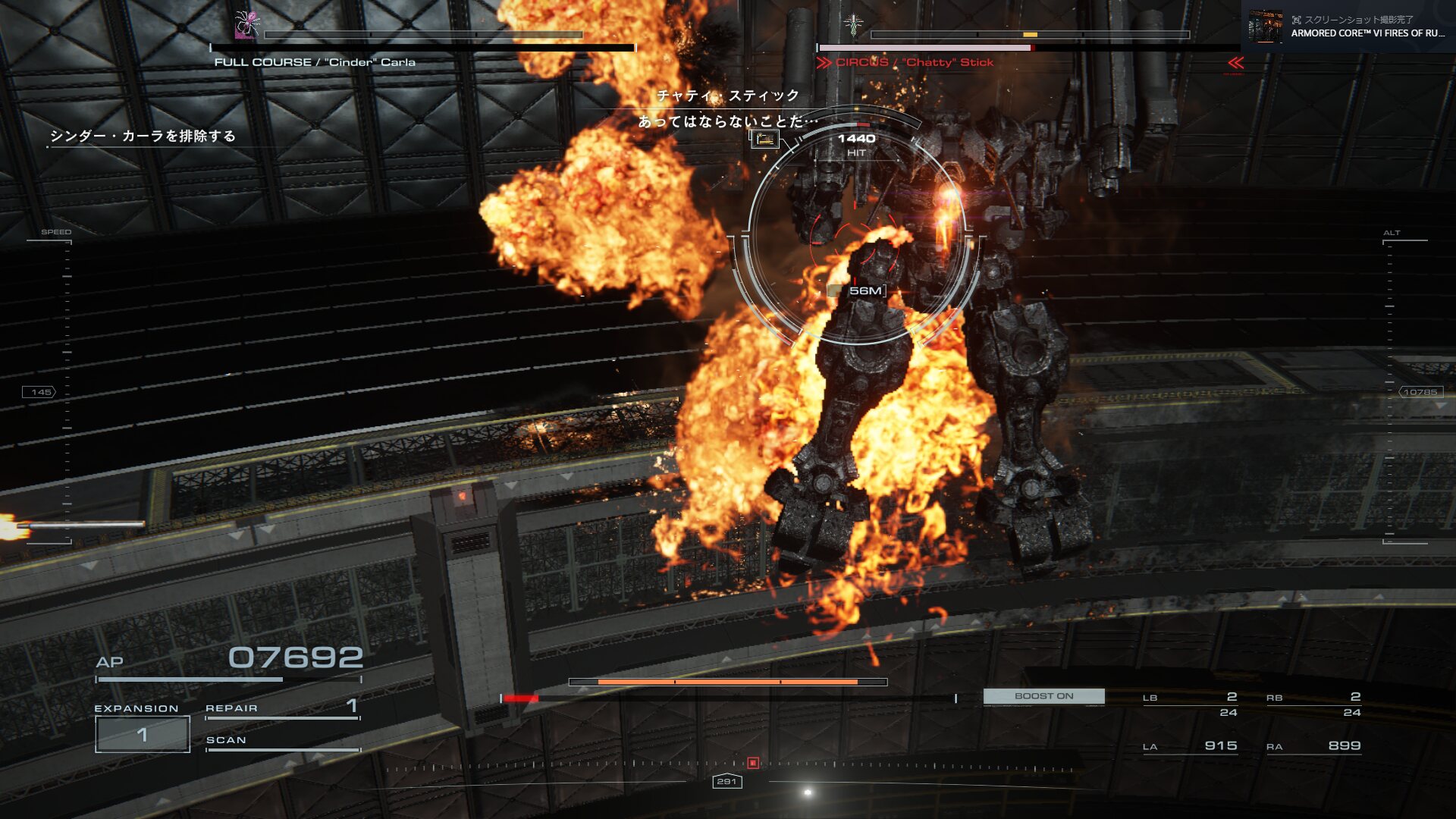1456x819 pixels.
Task: Click the red target marker on compass
Action: point(753,763)
